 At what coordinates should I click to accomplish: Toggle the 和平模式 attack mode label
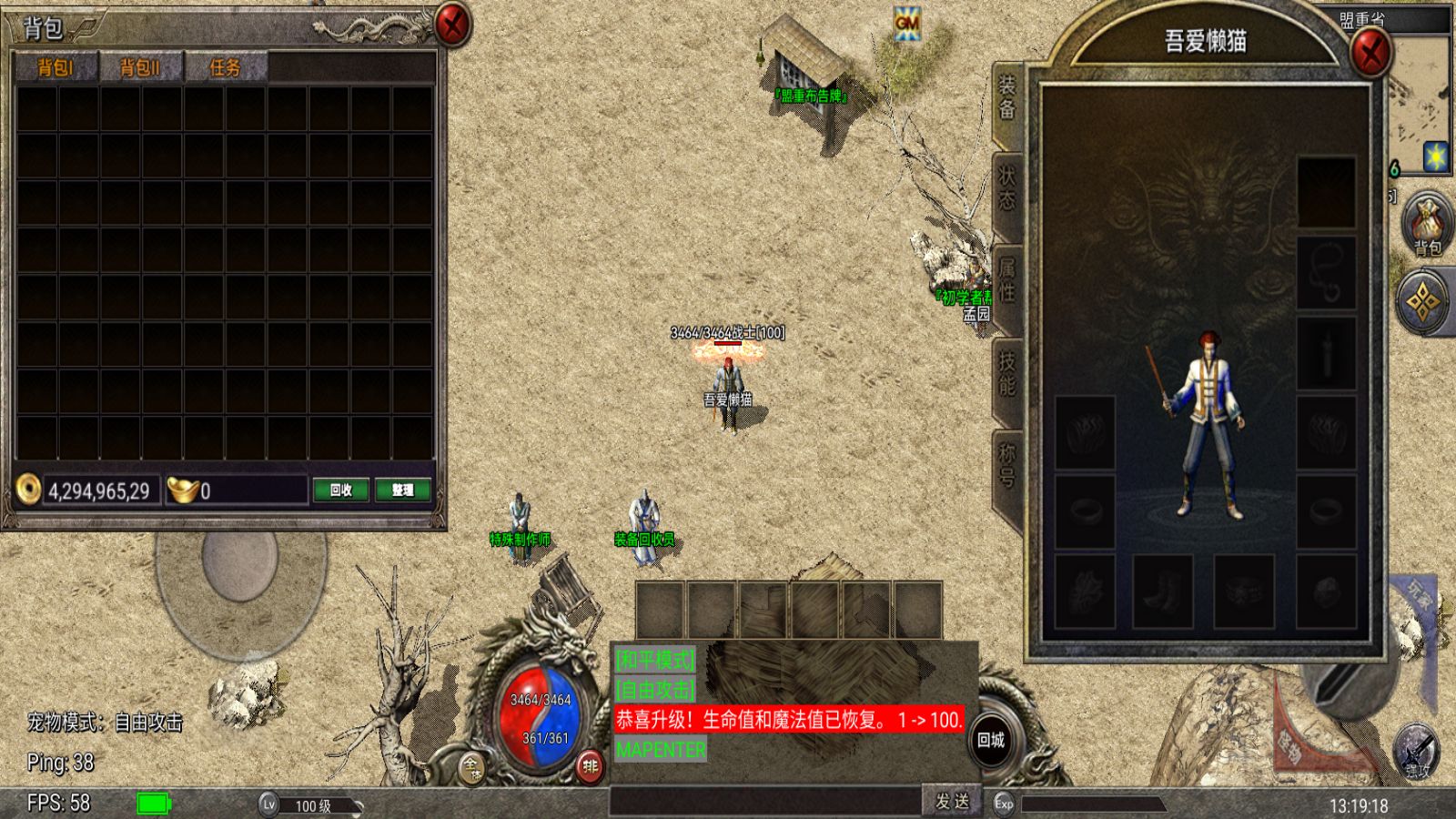654,659
